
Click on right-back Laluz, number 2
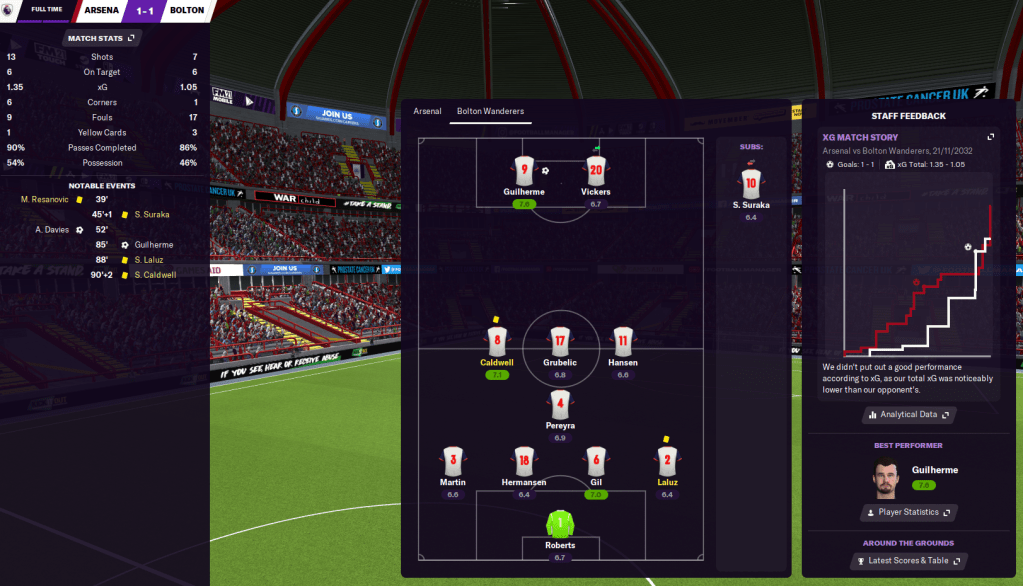[x=667, y=461]
